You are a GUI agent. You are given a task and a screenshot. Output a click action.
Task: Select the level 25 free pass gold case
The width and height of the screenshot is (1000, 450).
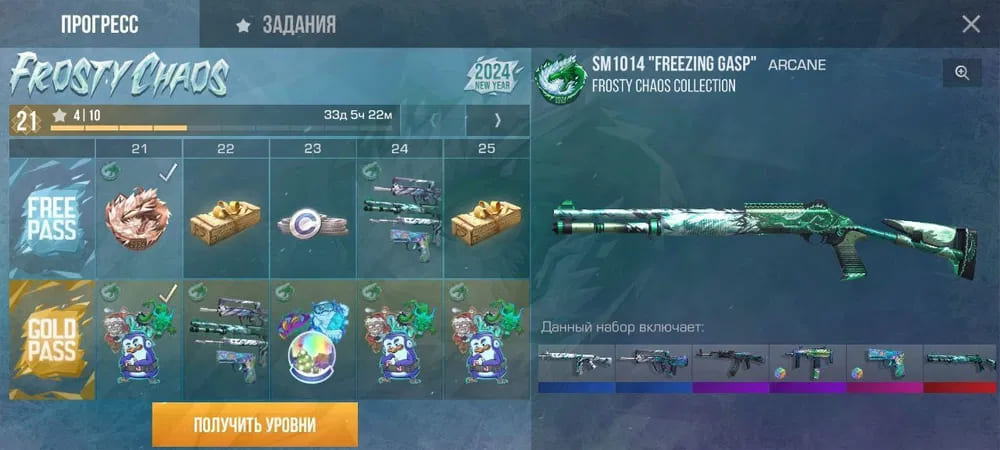pyautogui.click(x=485, y=219)
